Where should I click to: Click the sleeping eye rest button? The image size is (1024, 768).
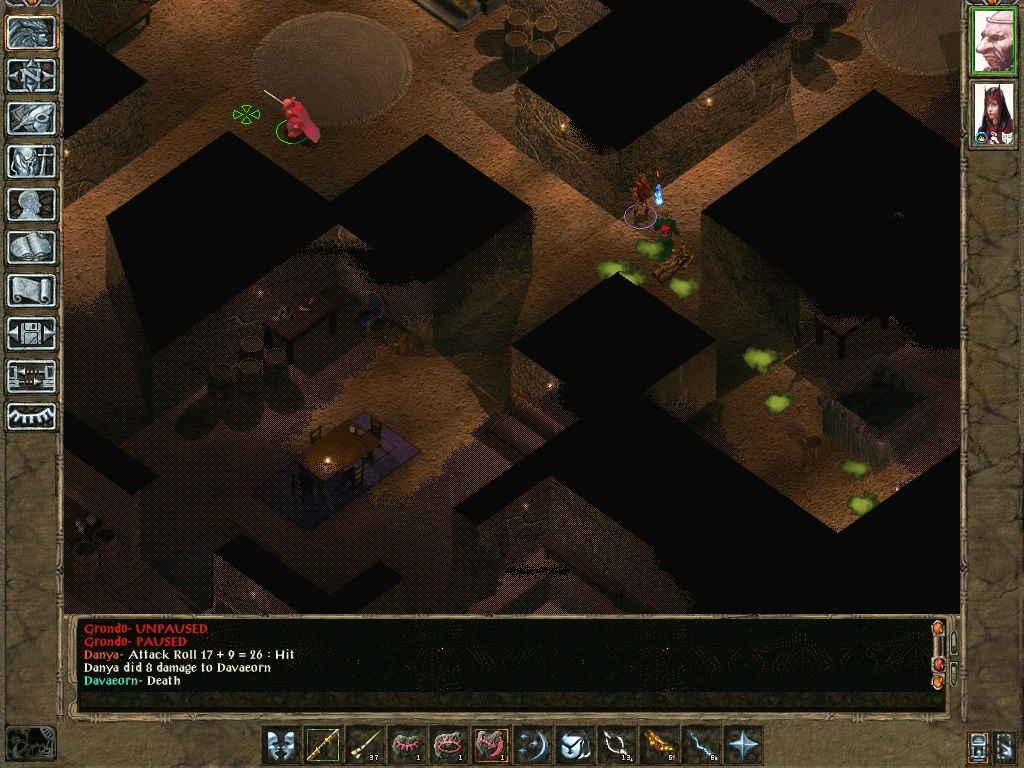pos(31,416)
